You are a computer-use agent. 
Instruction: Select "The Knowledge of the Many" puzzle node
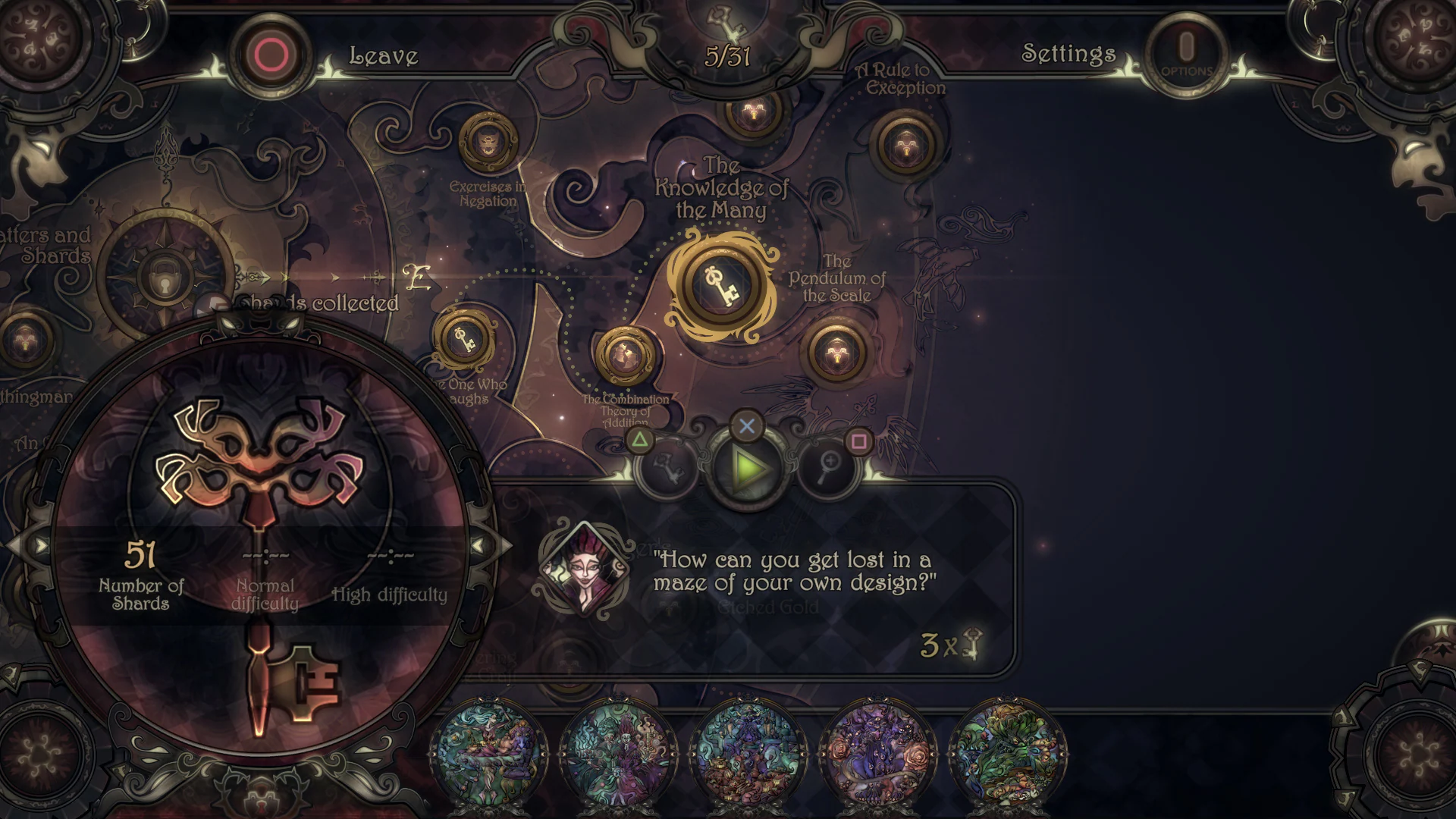click(x=723, y=284)
